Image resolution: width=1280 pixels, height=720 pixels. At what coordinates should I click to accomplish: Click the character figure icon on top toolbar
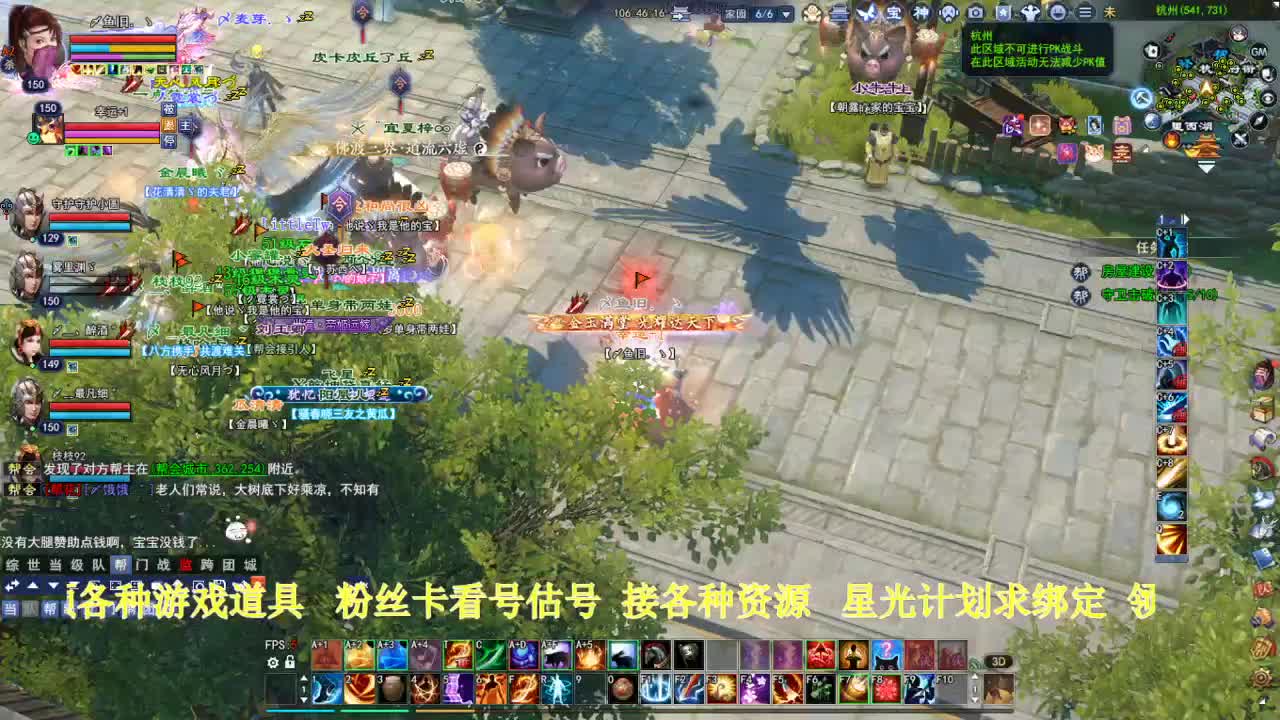point(1030,13)
